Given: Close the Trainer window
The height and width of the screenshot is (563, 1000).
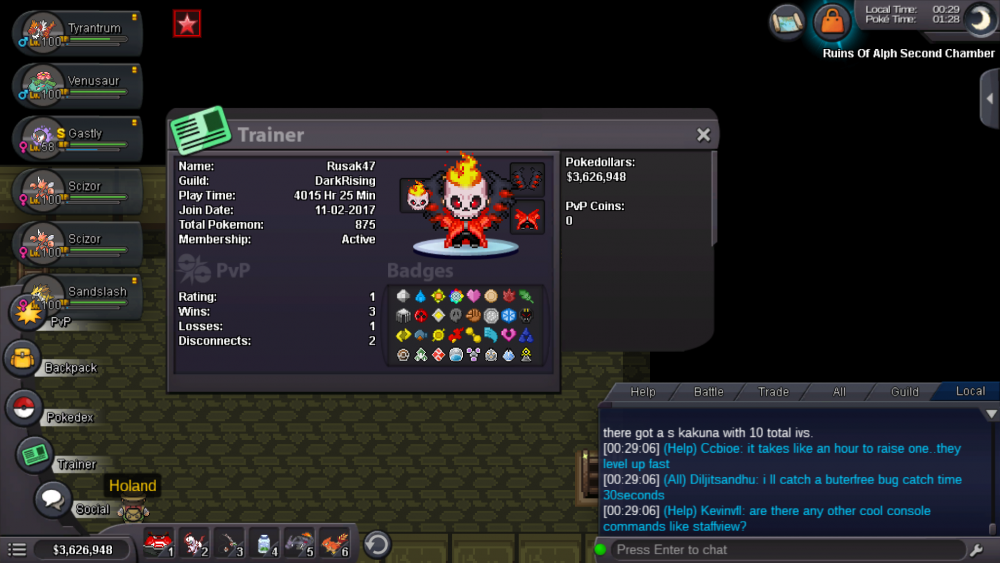Looking at the screenshot, I should coord(703,135).
